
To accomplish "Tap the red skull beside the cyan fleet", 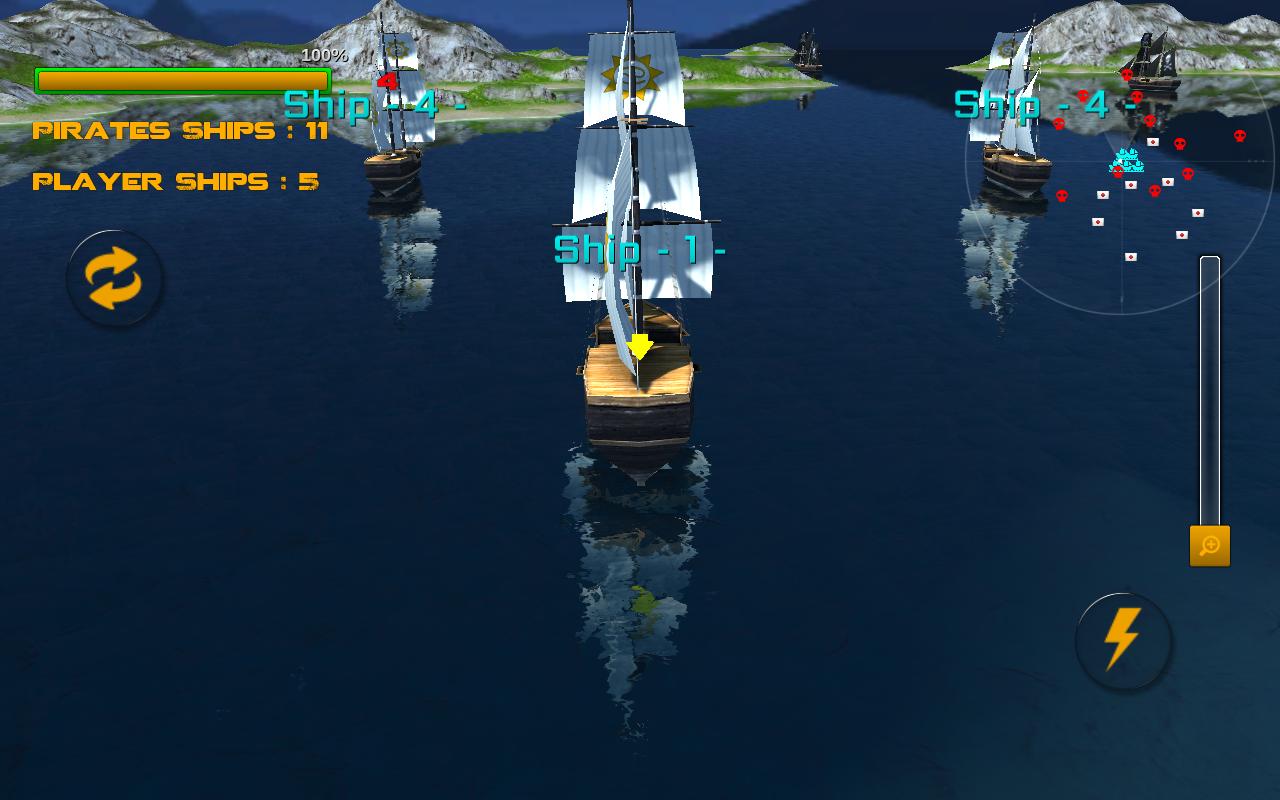I will [1117, 172].
